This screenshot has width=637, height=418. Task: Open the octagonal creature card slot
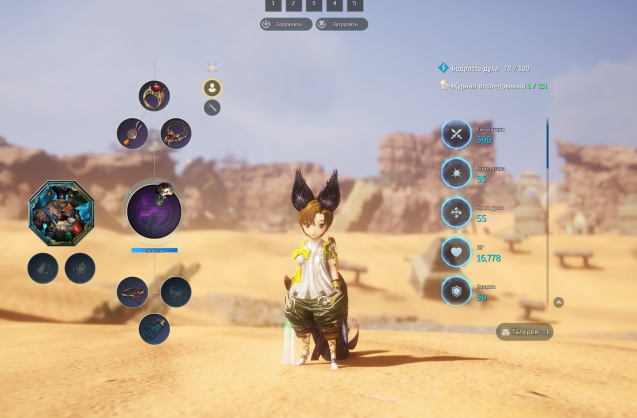point(61,212)
